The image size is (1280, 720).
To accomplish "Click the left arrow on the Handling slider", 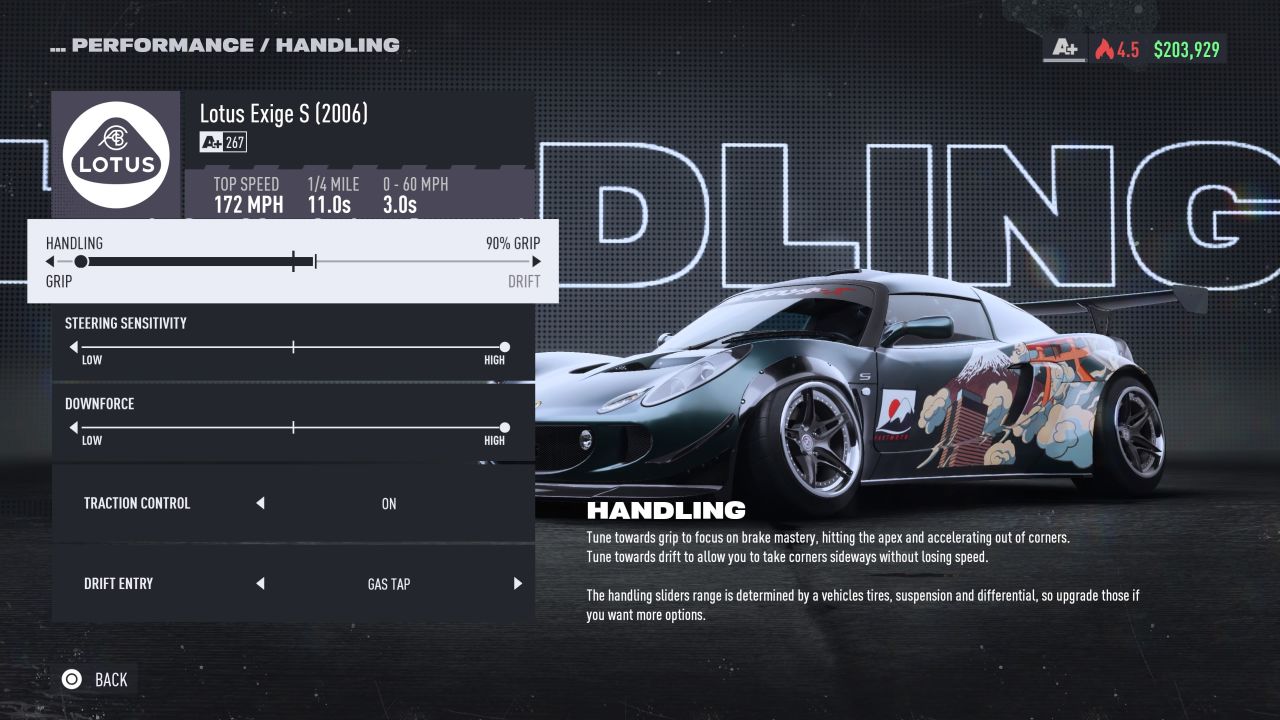I will pos(49,261).
